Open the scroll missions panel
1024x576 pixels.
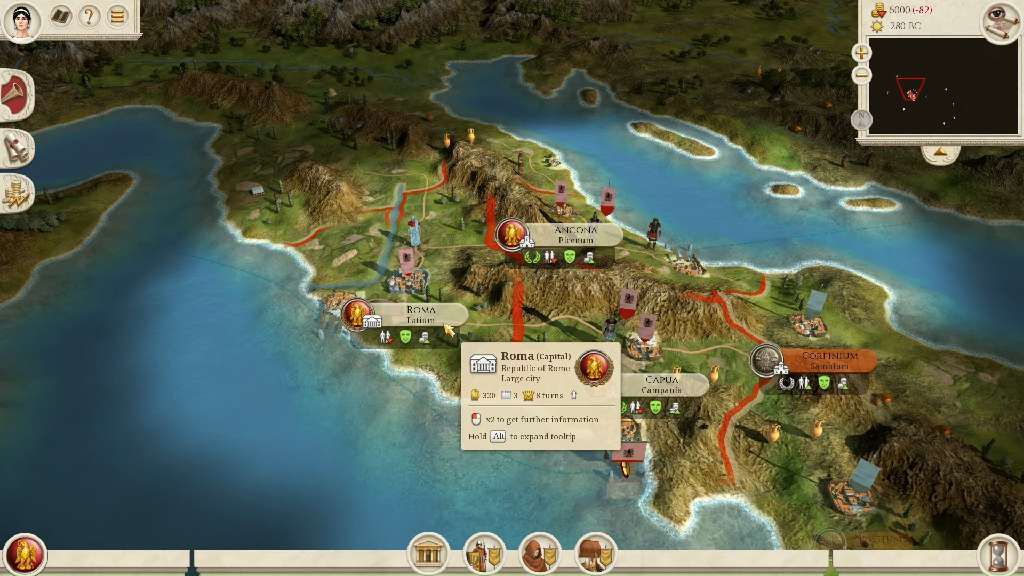point(17,148)
